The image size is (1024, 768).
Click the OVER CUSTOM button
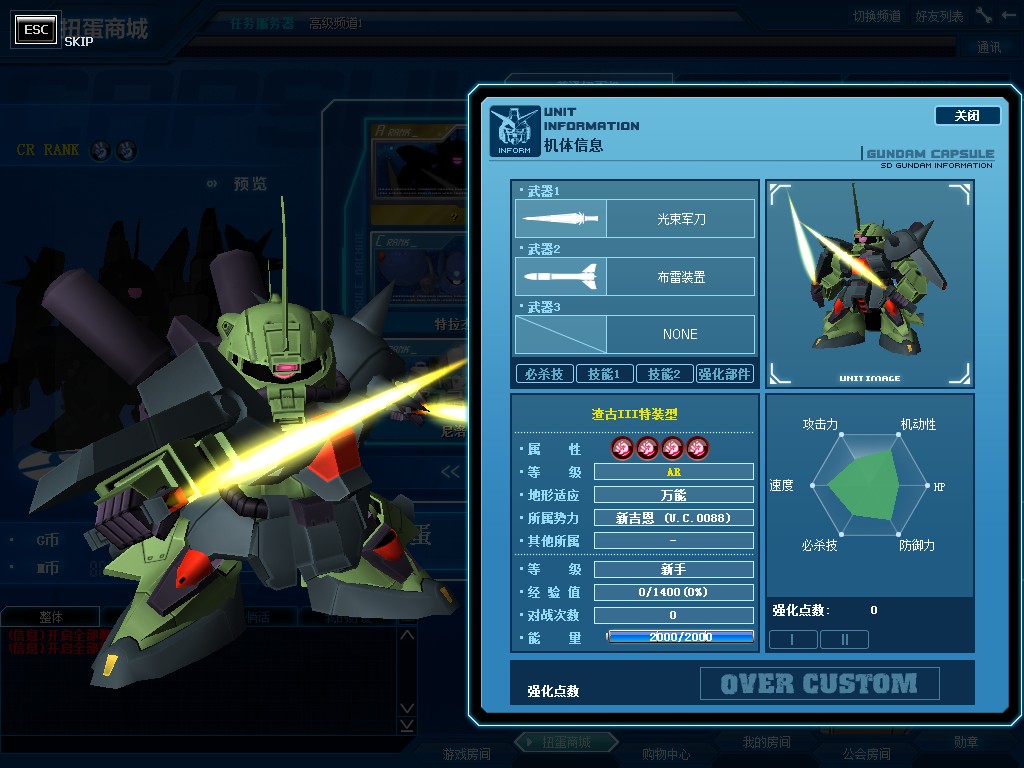(819, 684)
